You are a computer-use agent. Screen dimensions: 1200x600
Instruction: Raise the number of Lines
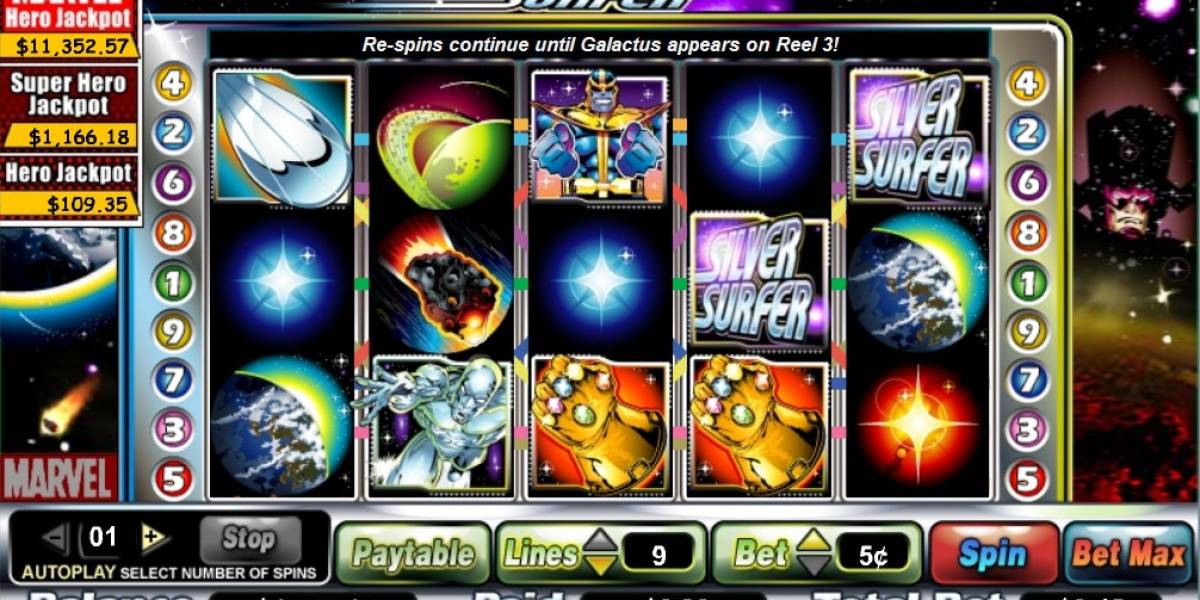pyautogui.click(x=600, y=542)
